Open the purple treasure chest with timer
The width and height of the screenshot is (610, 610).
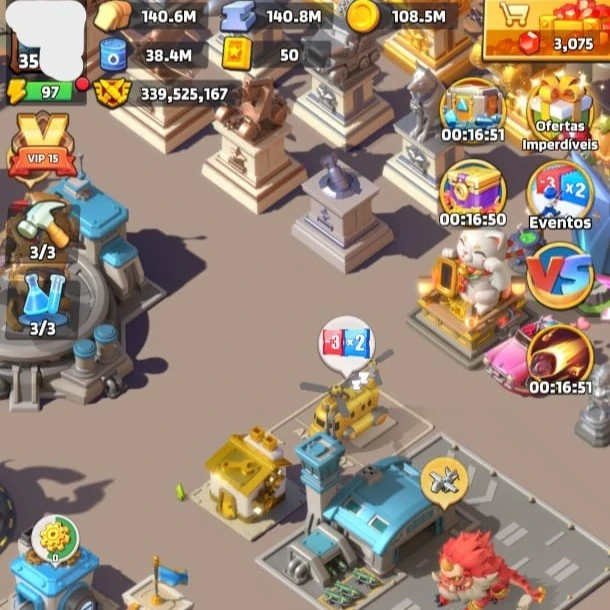473,192
